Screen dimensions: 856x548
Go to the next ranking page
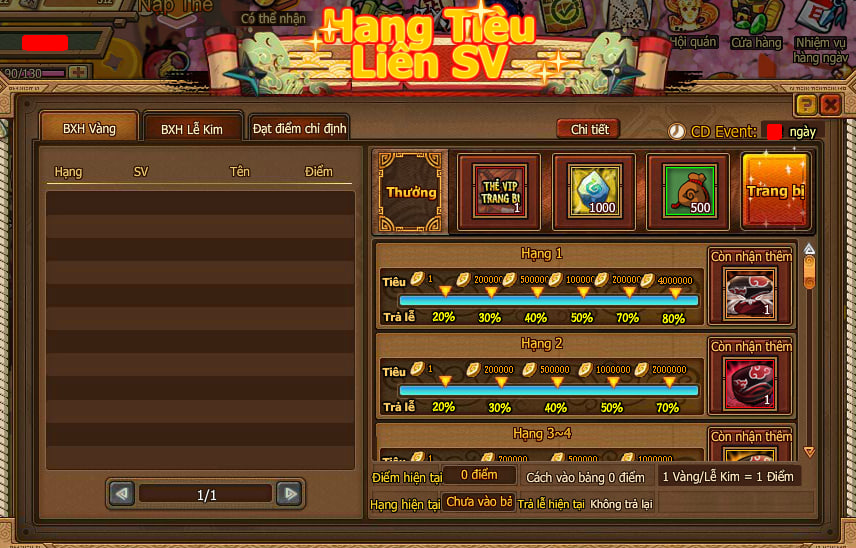pos(288,494)
